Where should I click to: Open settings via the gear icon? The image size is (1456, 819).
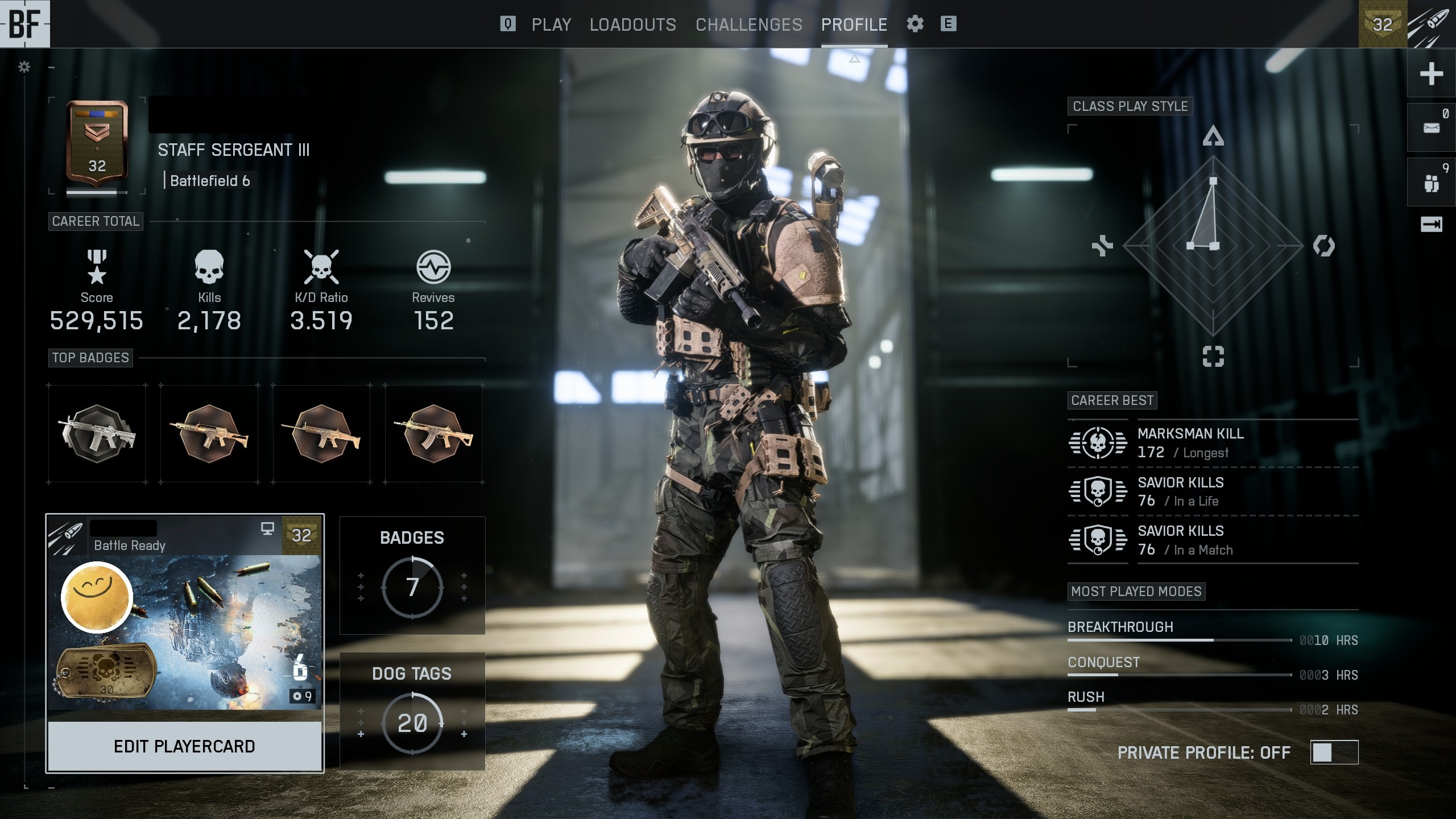click(915, 24)
